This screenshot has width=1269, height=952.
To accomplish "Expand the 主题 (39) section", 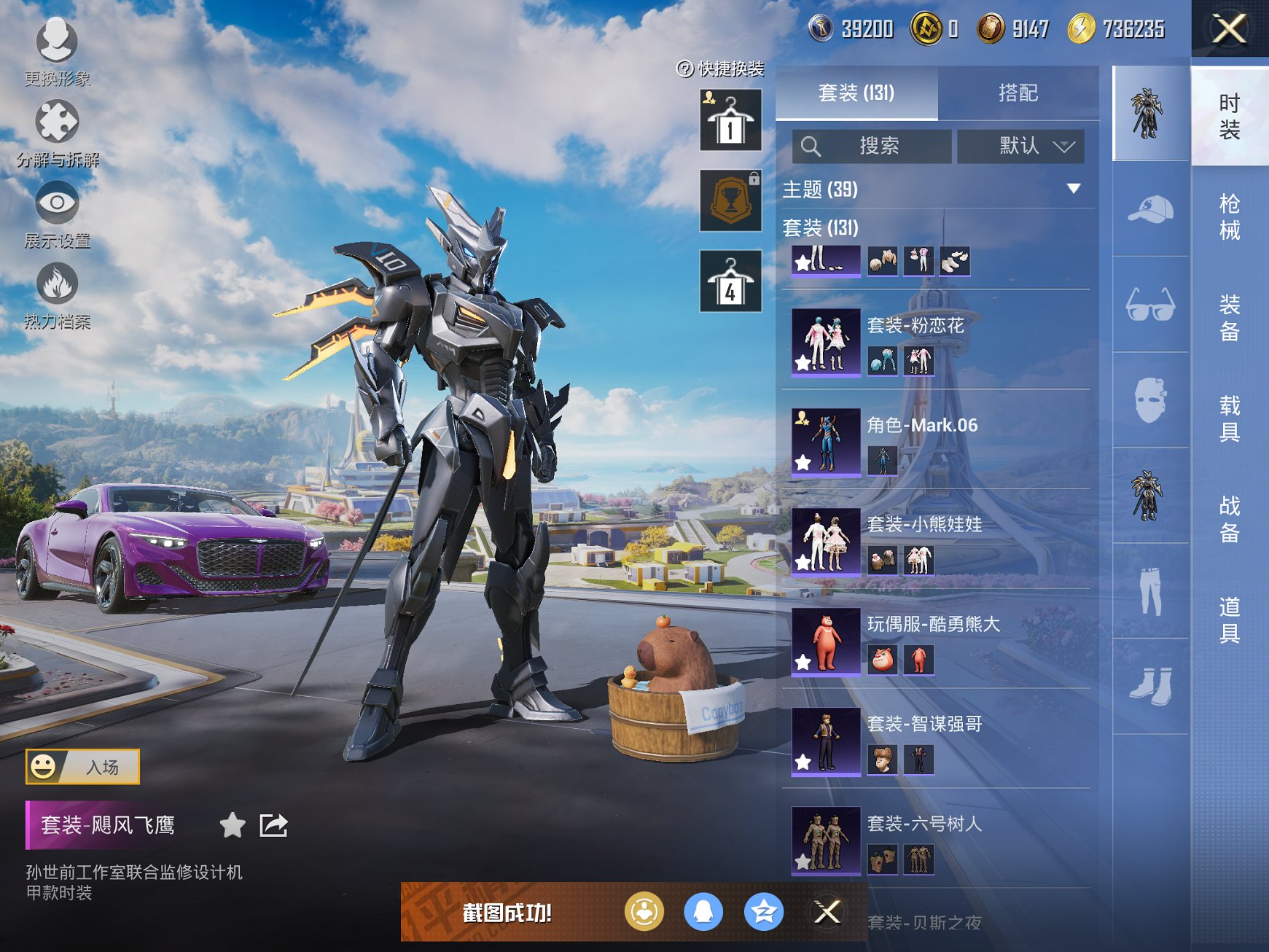I will point(1073,189).
